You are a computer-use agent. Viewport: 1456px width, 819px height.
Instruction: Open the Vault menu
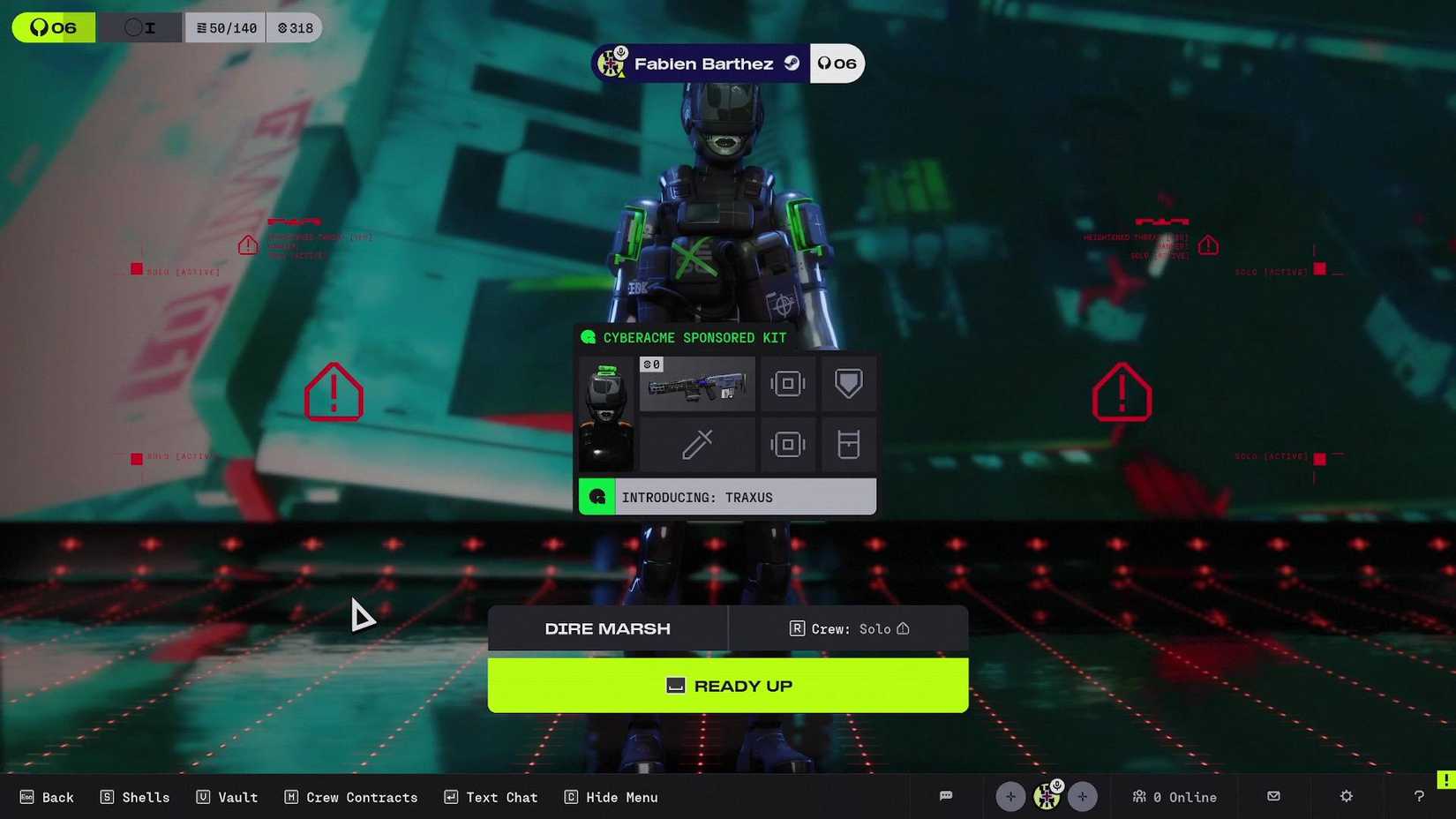[x=226, y=796]
